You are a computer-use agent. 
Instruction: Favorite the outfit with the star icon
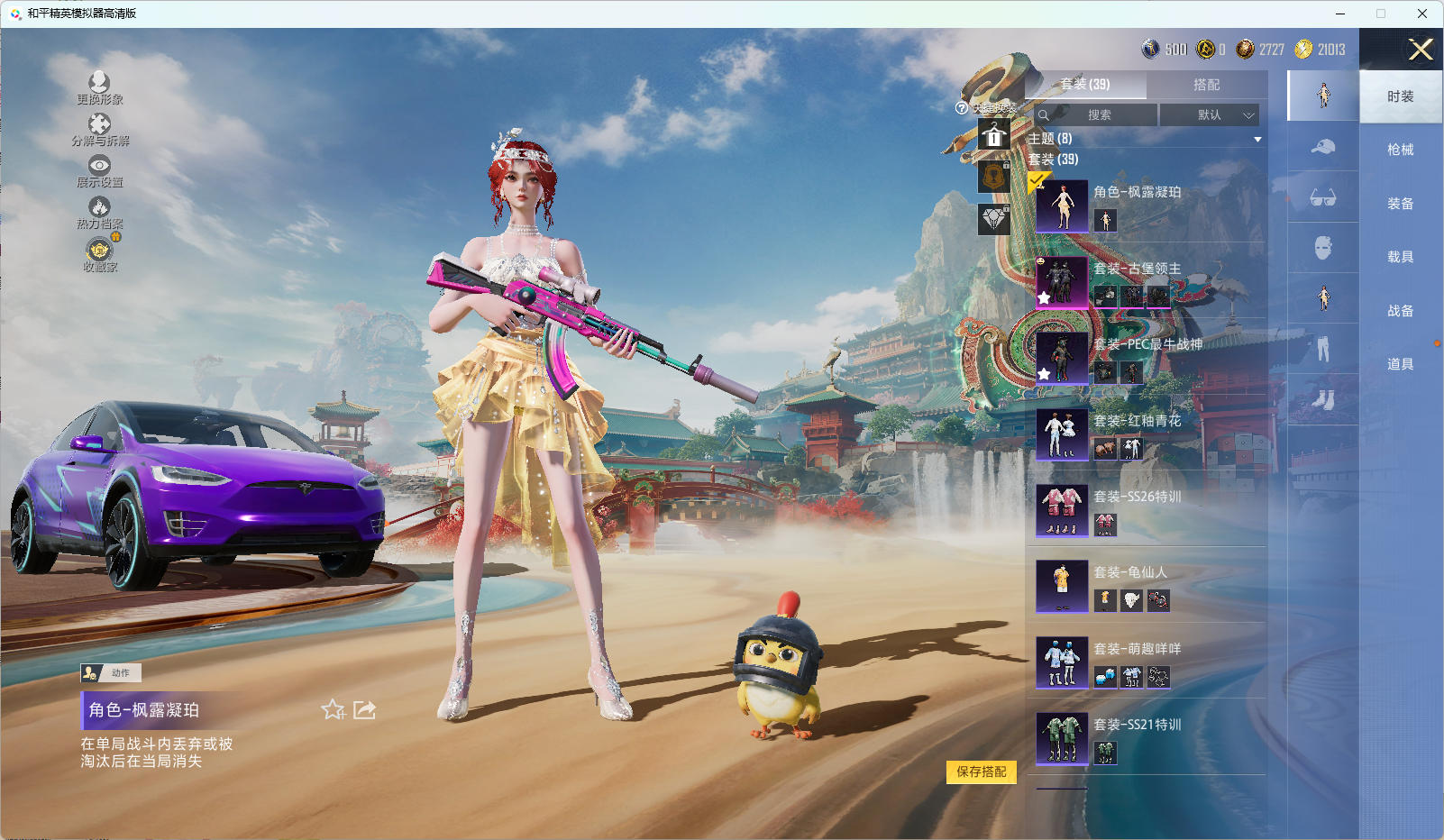[333, 710]
